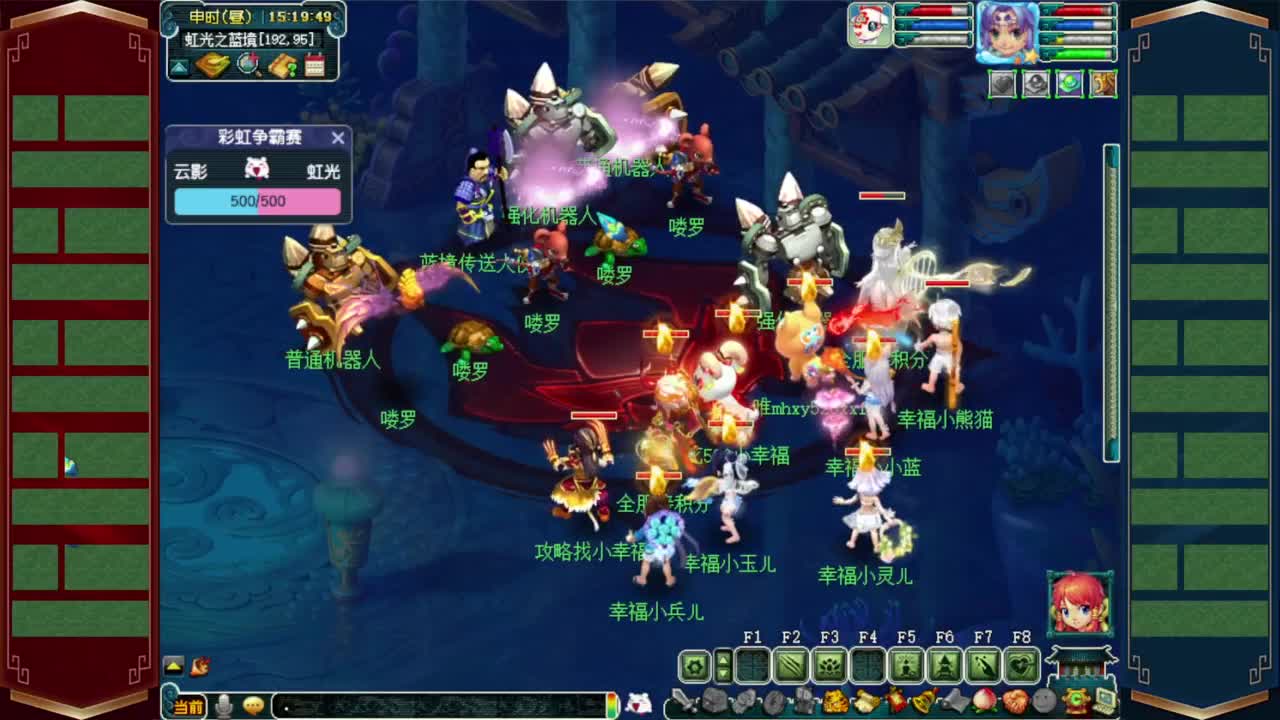
Task: Toggle the microphone in the chat bar
Action: (x=223, y=705)
